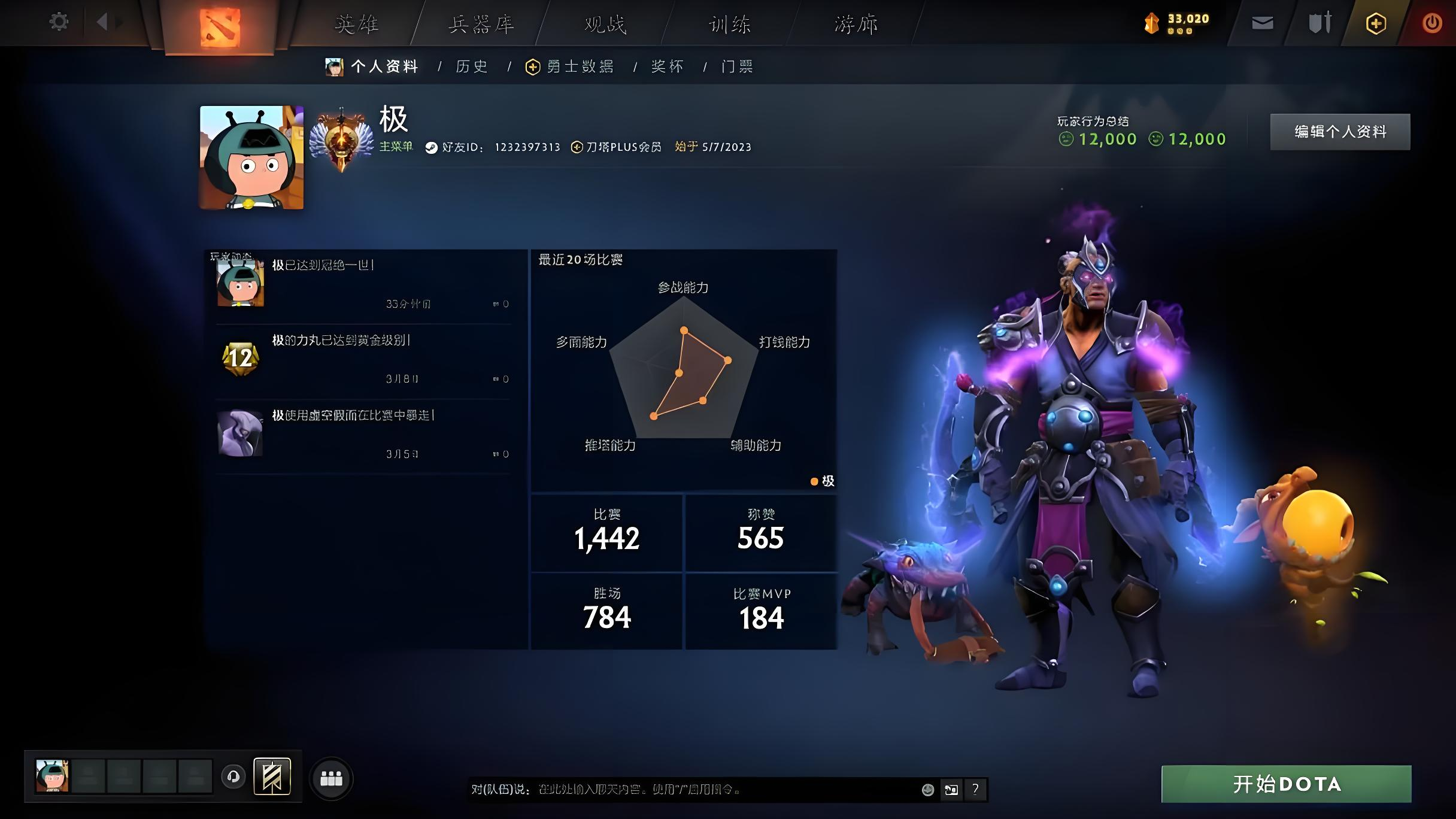Open the 英雄 heroes menu
The height and width of the screenshot is (819, 1456).
(x=357, y=25)
